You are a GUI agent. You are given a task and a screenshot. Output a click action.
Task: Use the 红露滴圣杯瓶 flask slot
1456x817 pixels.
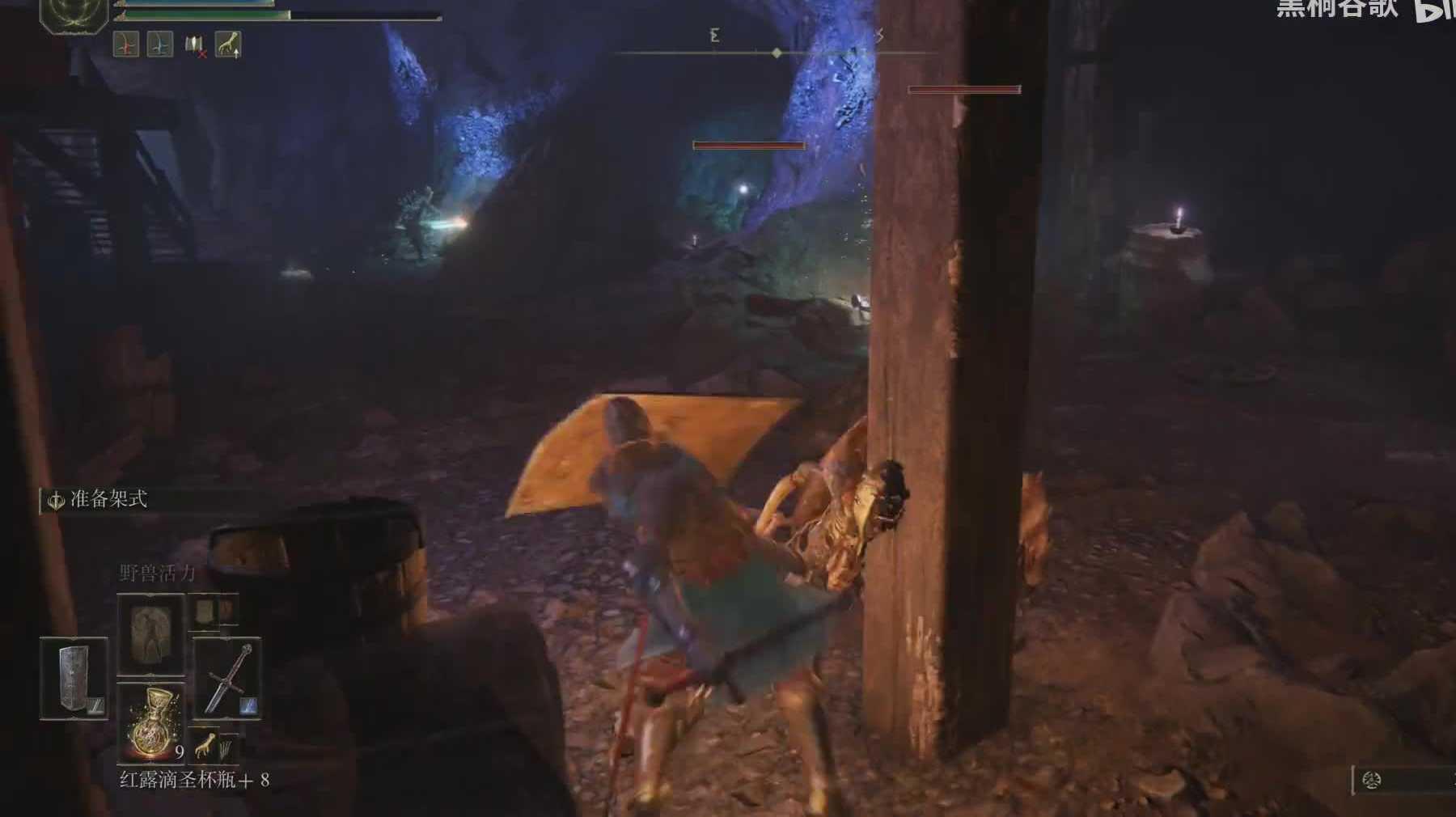(x=151, y=722)
